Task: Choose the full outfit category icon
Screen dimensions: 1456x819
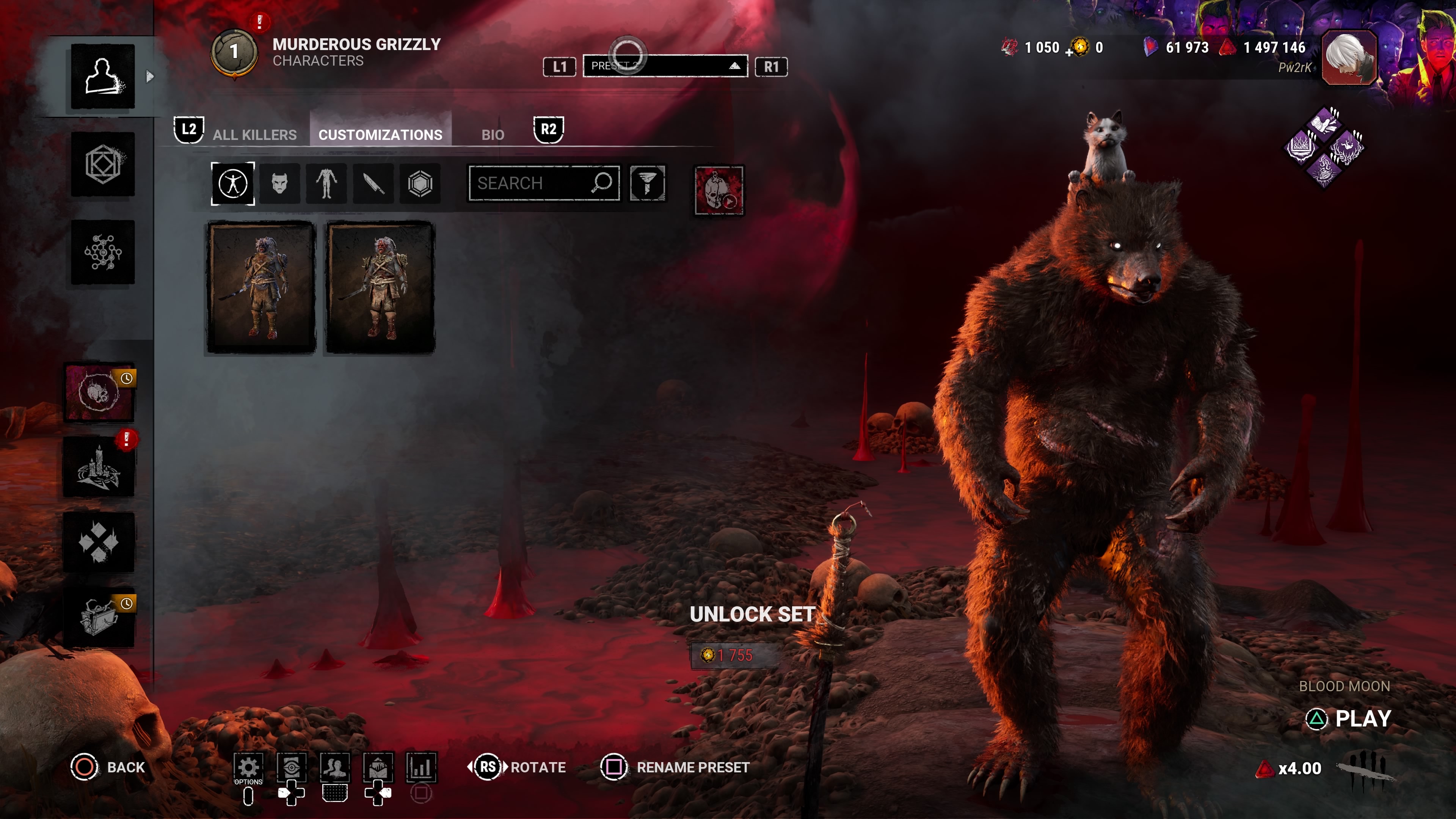Action: point(233,183)
